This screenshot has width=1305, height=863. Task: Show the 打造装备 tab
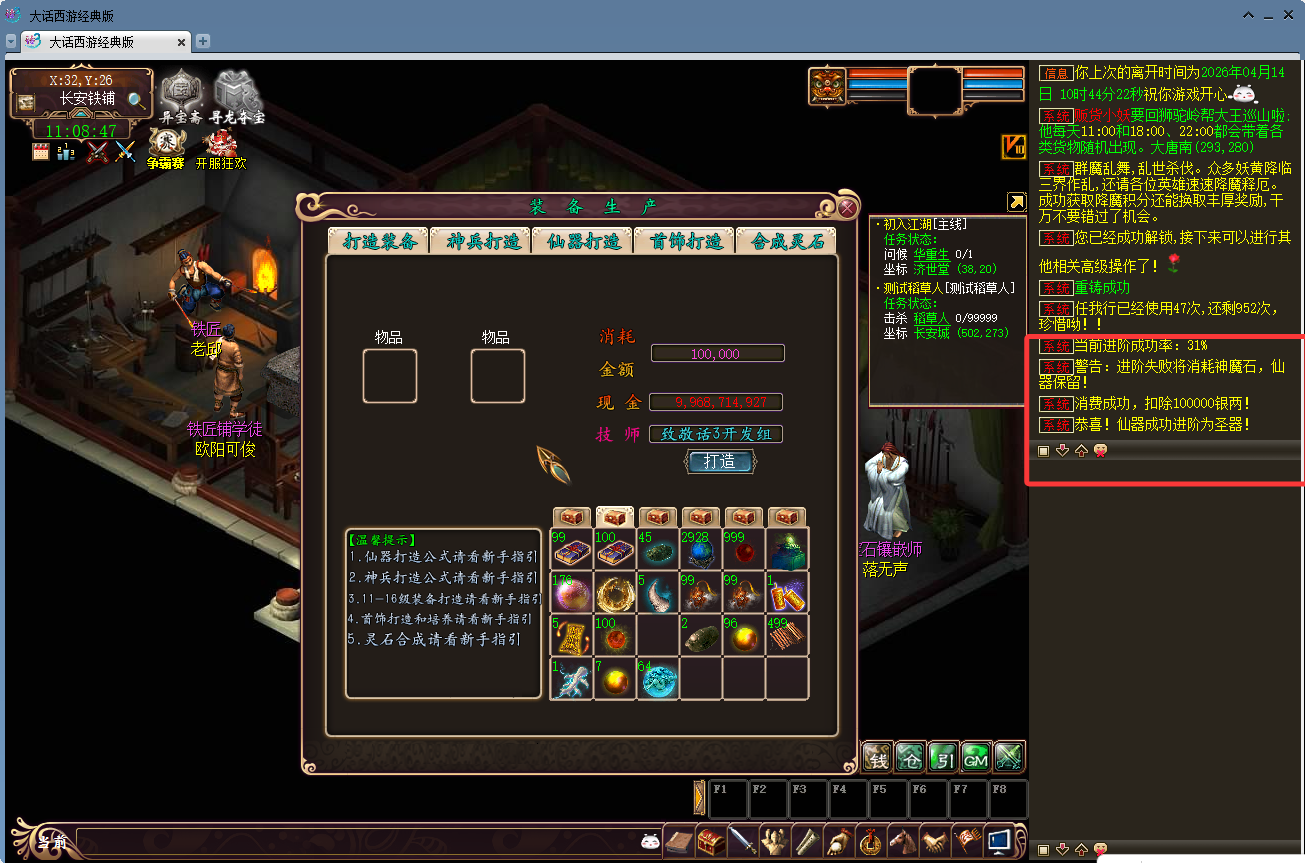point(380,241)
